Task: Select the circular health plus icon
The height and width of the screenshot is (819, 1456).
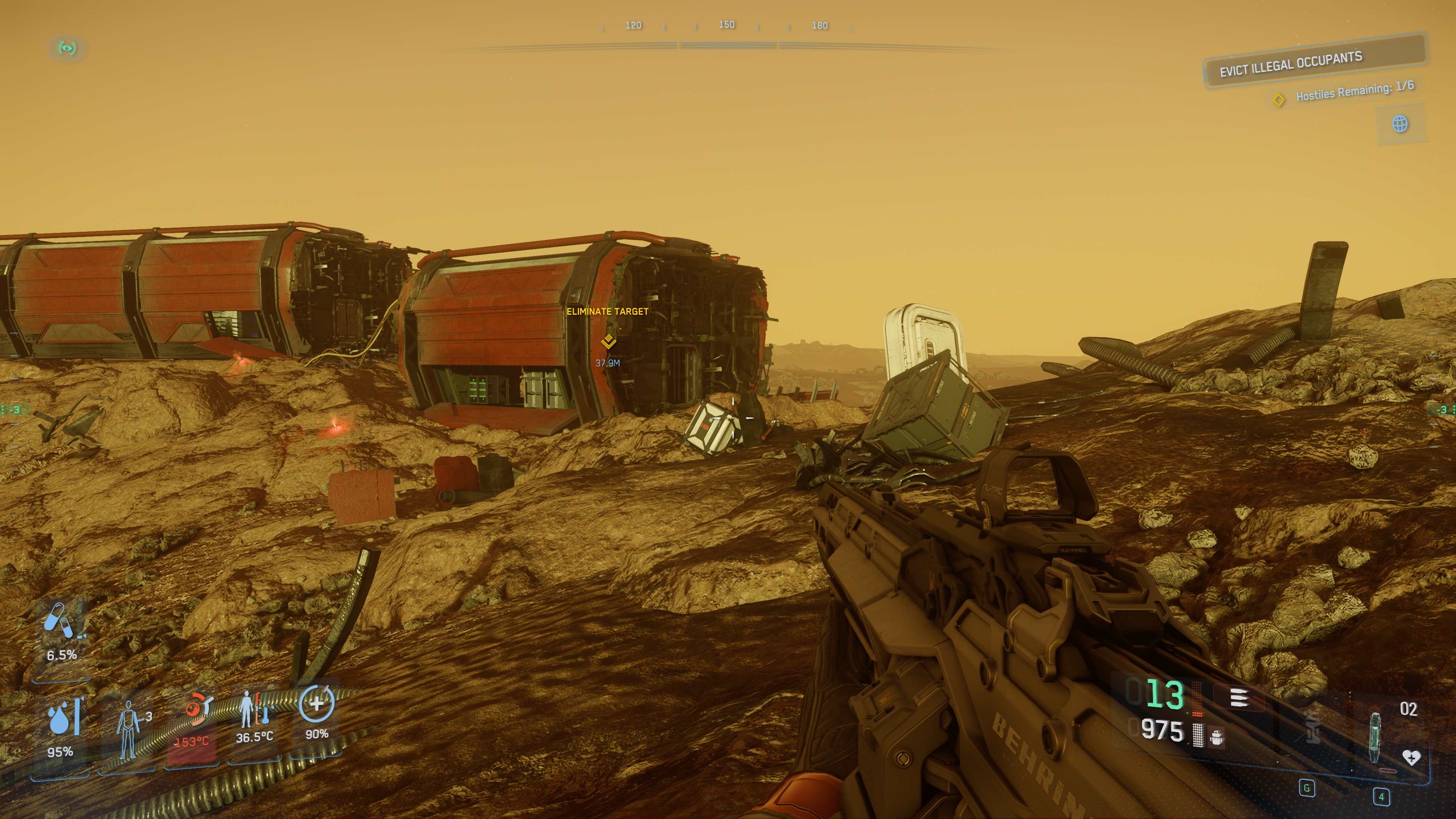Action: [x=317, y=704]
